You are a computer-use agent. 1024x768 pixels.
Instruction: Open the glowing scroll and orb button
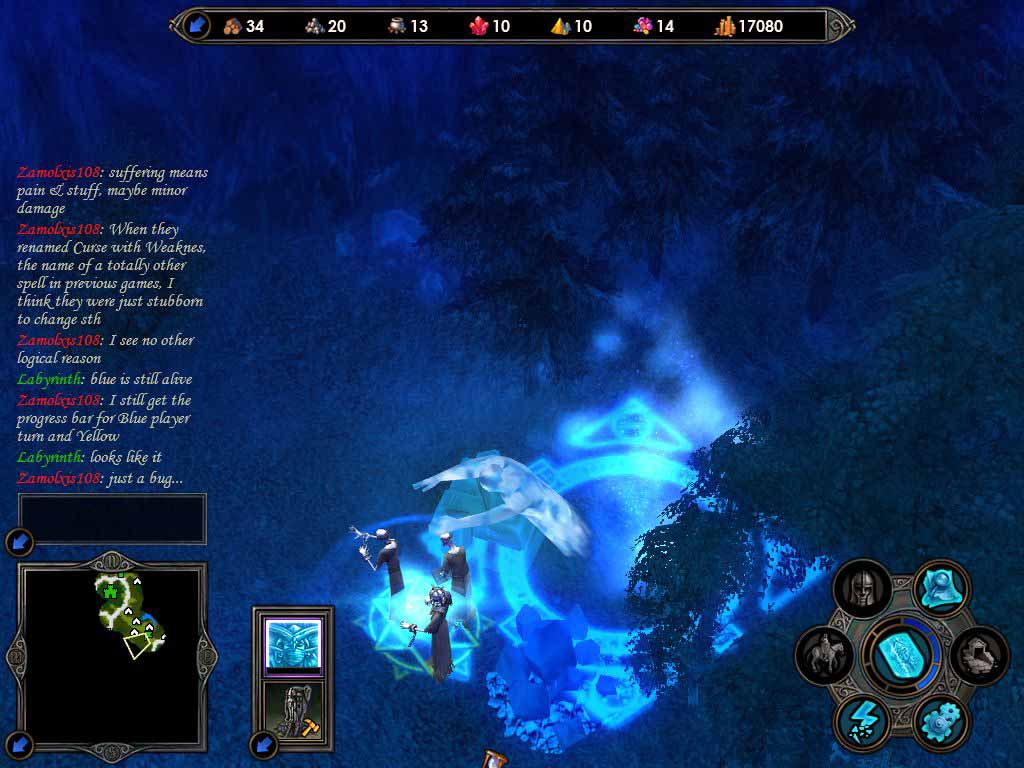coord(942,588)
